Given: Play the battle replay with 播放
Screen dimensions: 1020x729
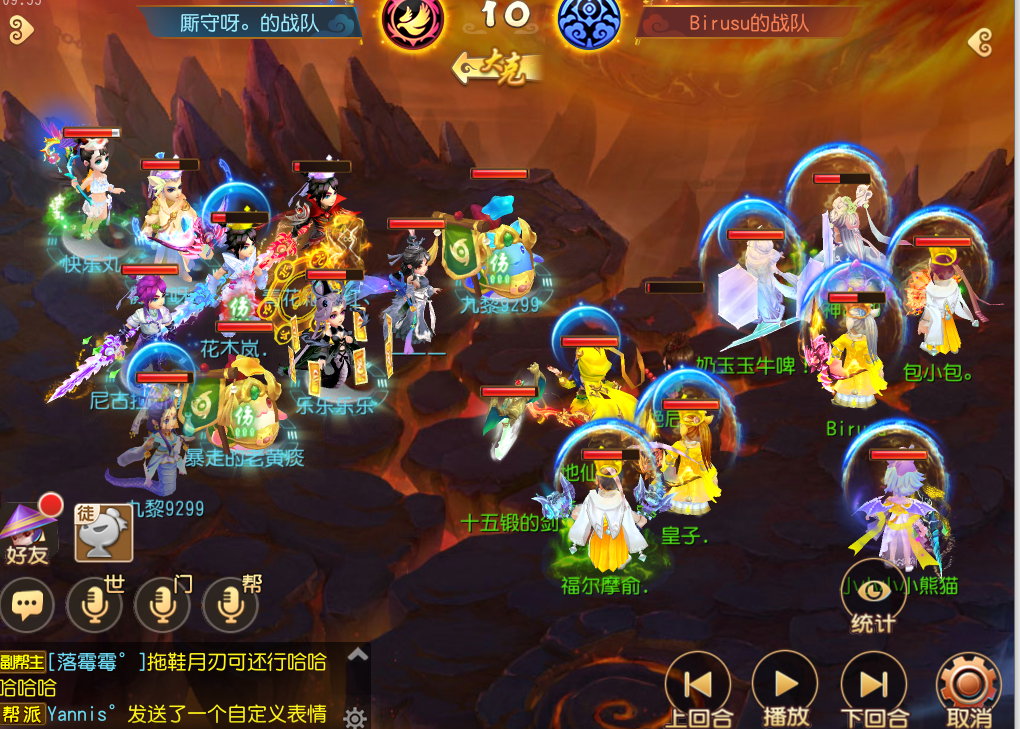Looking at the screenshot, I should [785, 685].
